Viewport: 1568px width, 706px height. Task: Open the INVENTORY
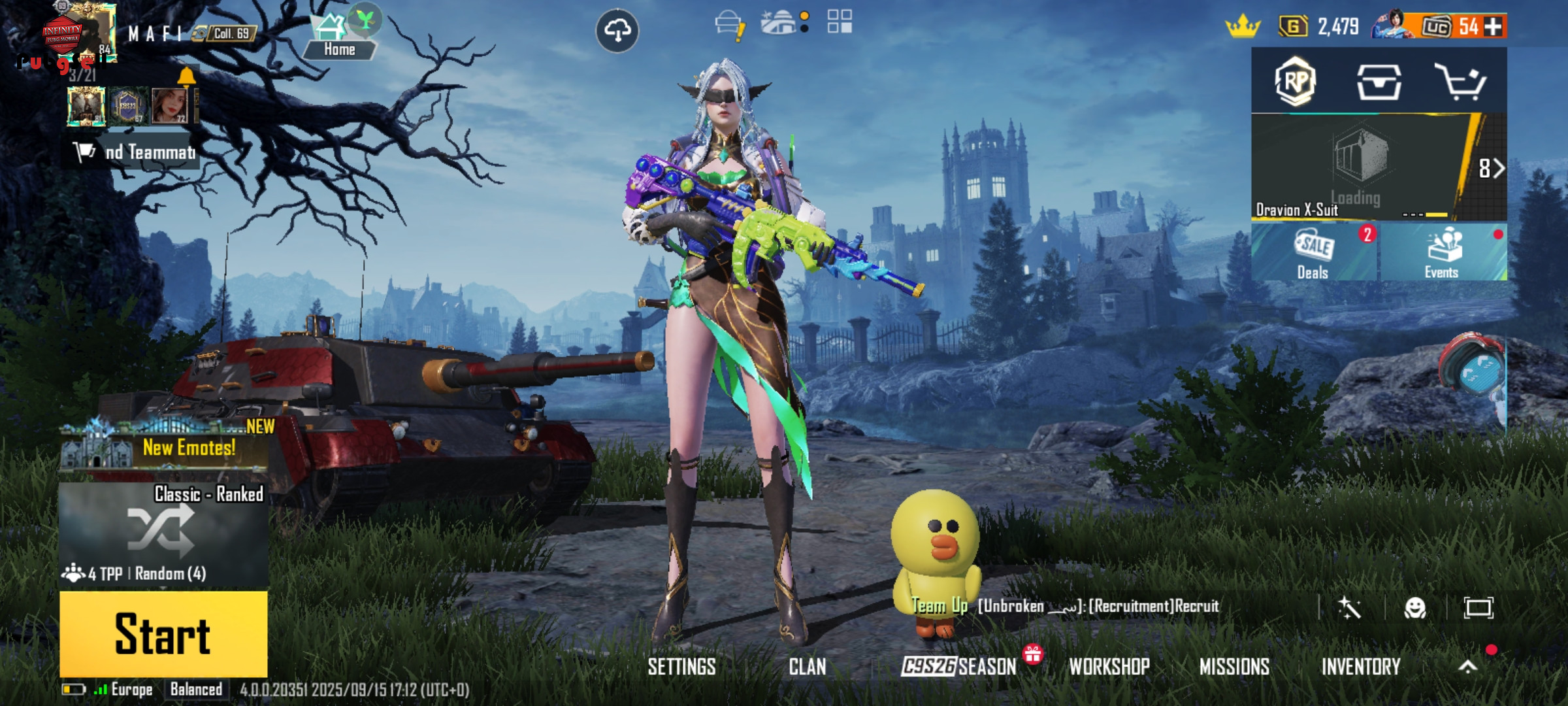coord(1361,667)
